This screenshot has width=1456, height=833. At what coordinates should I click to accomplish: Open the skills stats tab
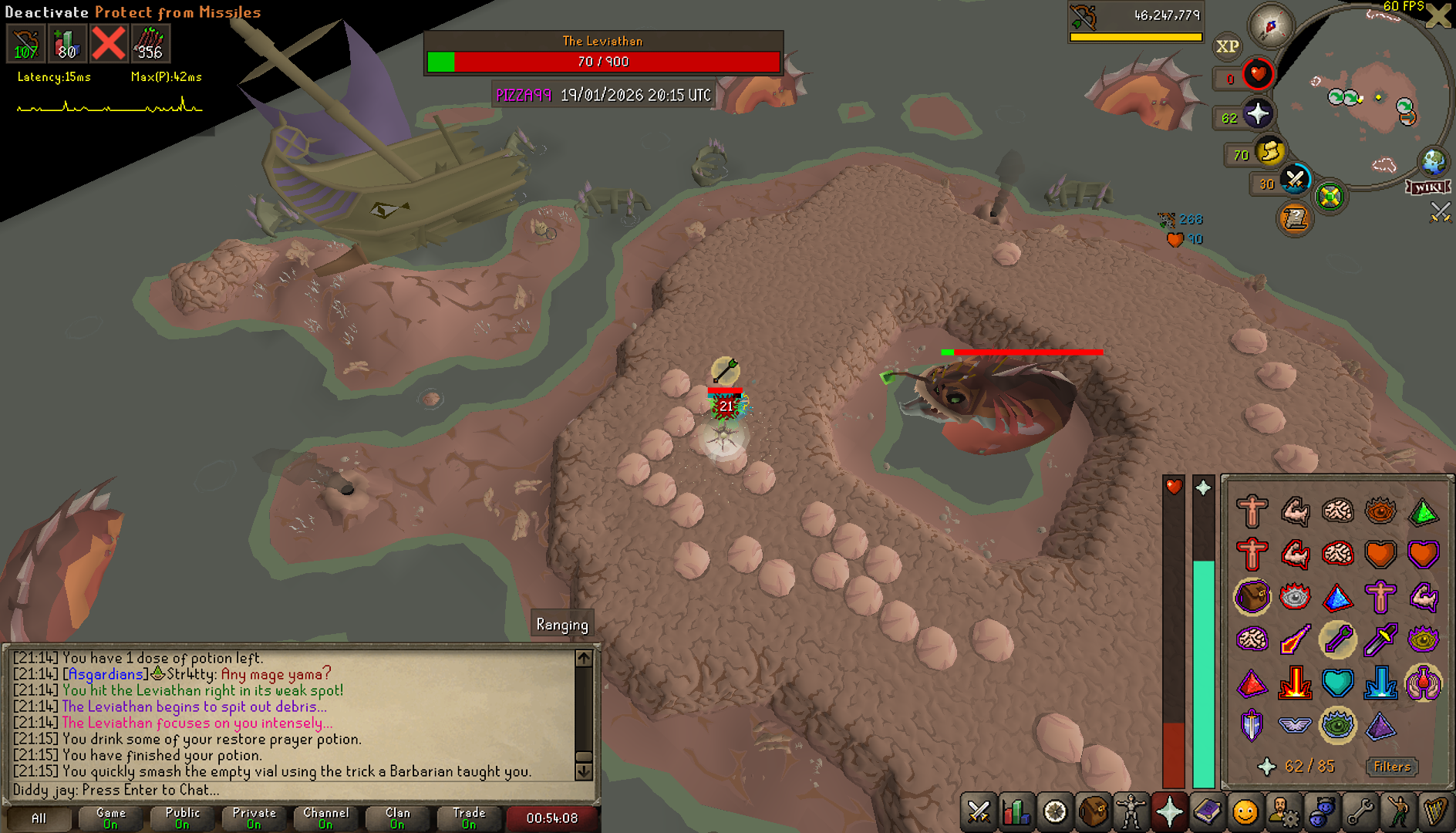point(1017,812)
